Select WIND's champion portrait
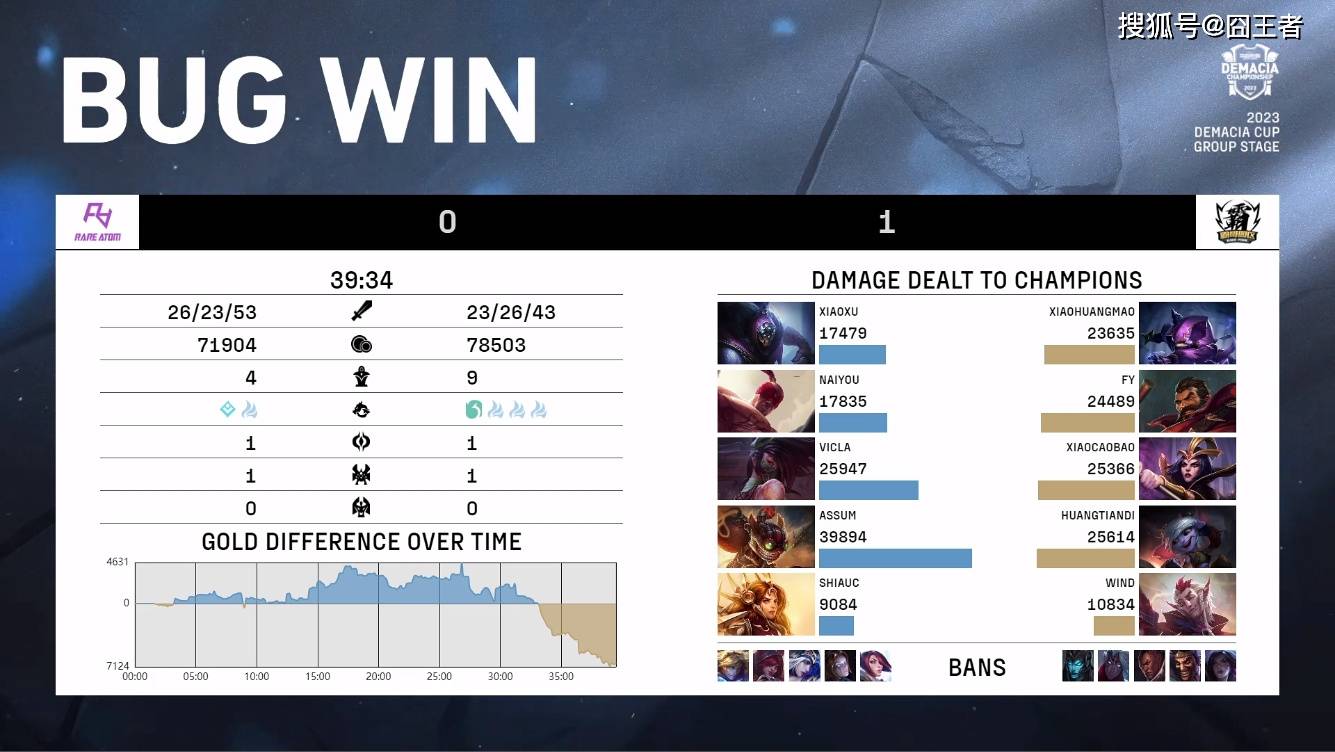The image size is (1335, 752). click(x=1187, y=604)
